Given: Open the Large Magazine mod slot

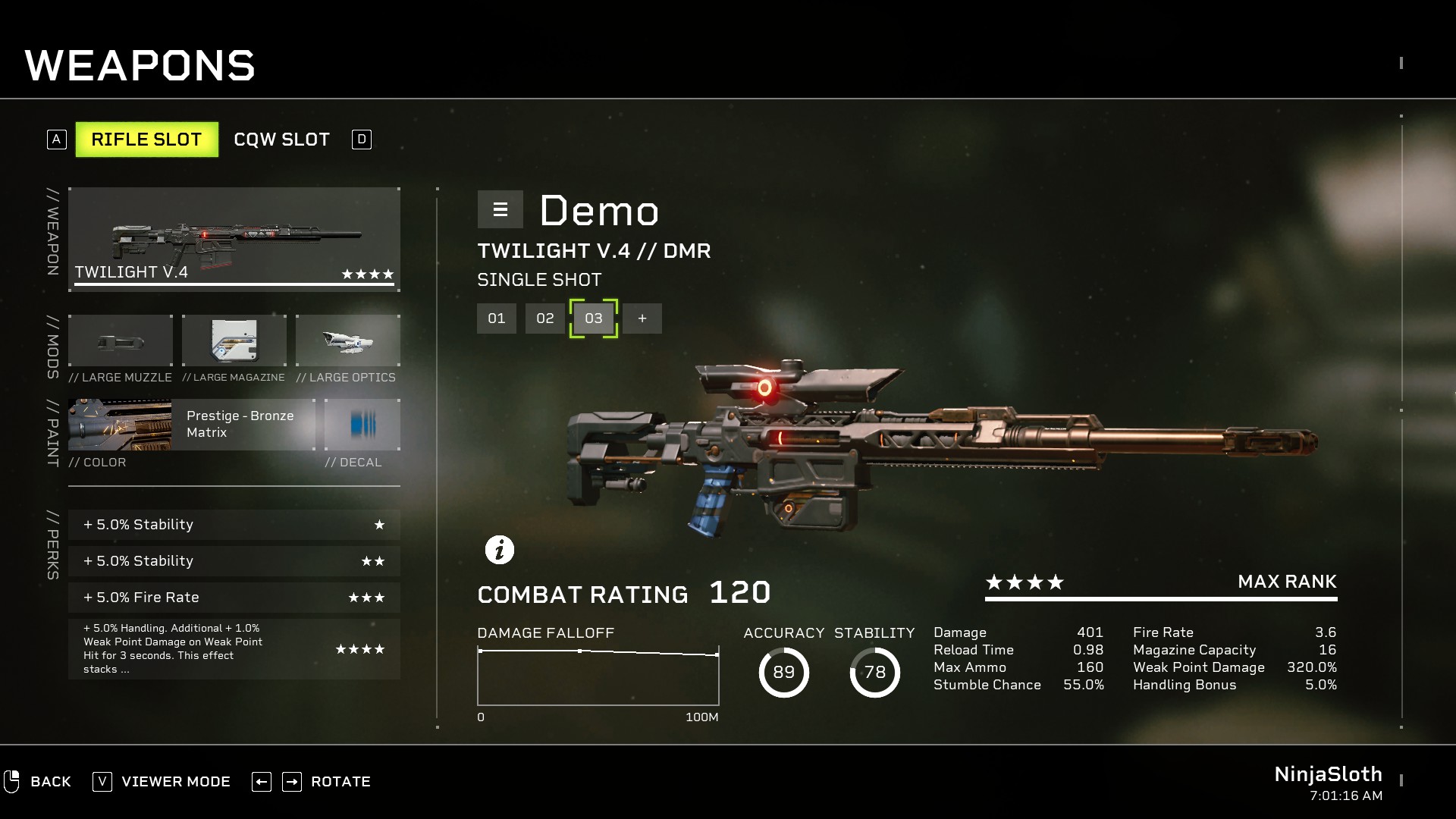Looking at the screenshot, I should pos(234,341).
